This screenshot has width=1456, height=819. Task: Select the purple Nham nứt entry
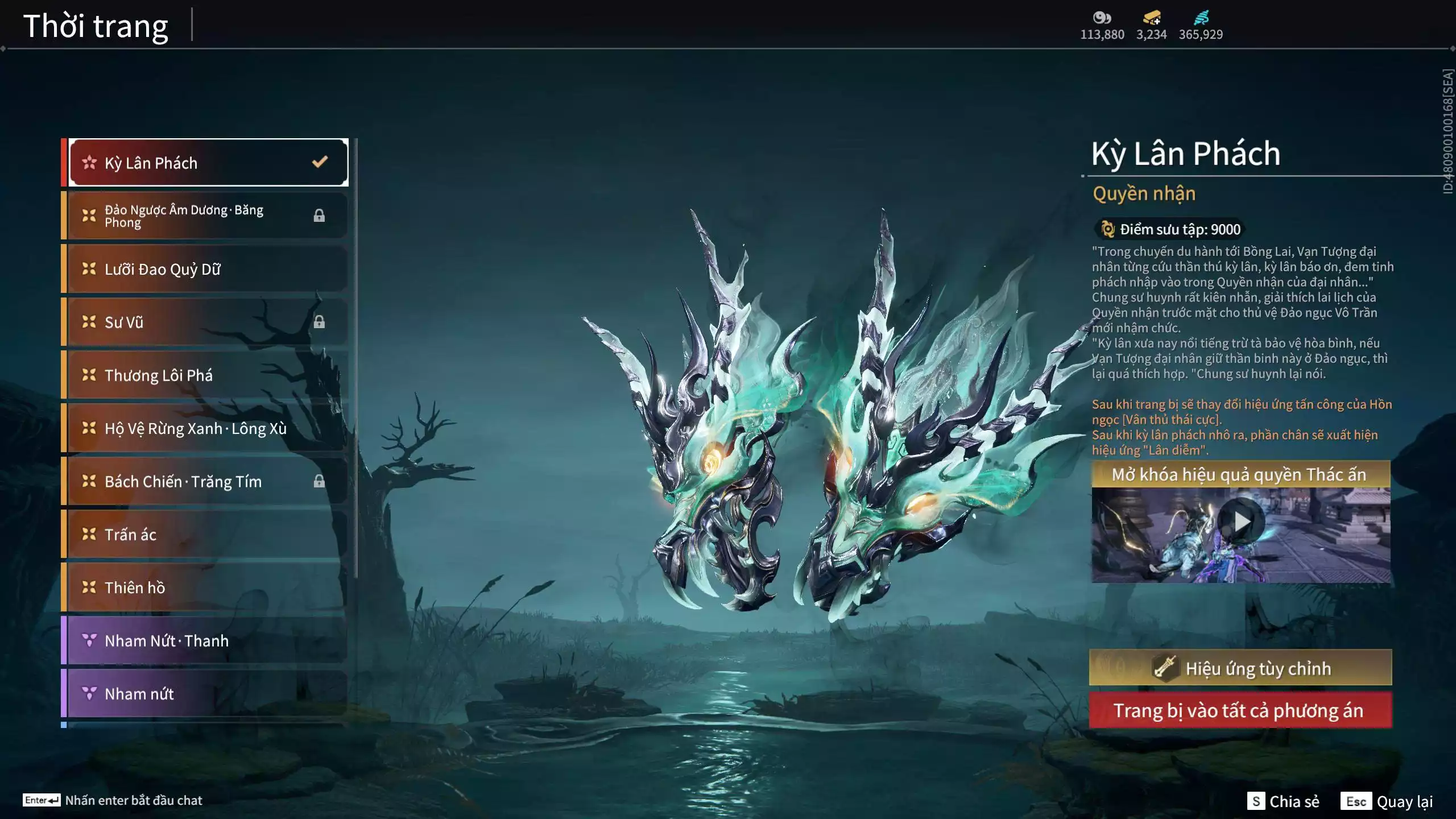pos(208,693)
